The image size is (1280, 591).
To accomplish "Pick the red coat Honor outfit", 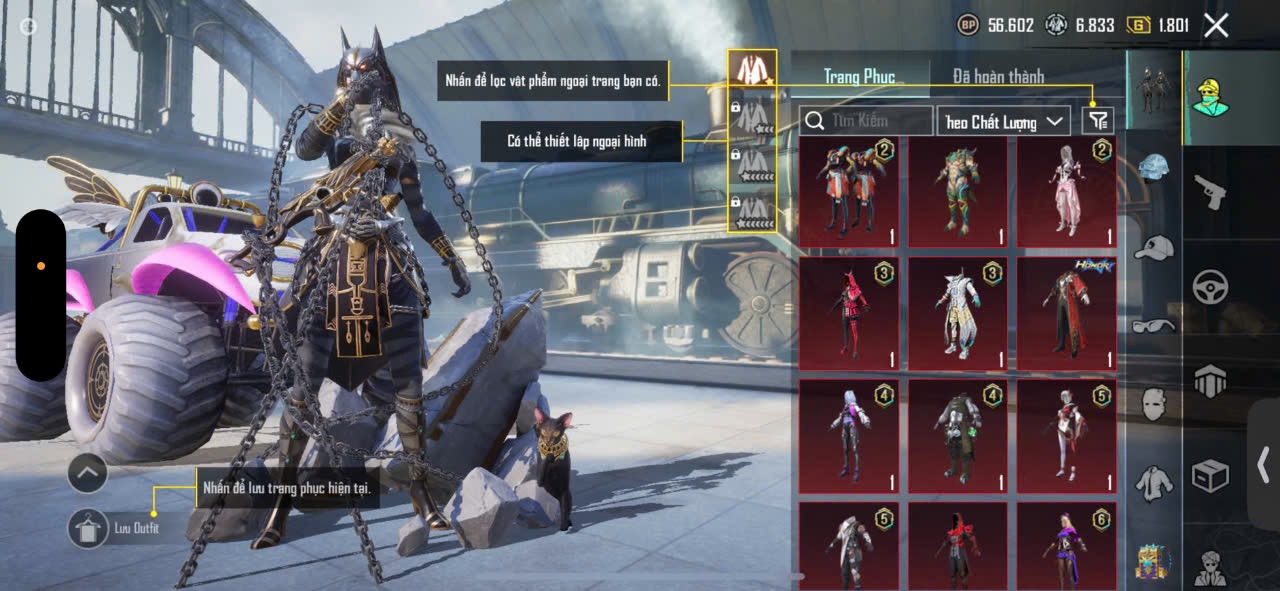I will [1067, 314].
